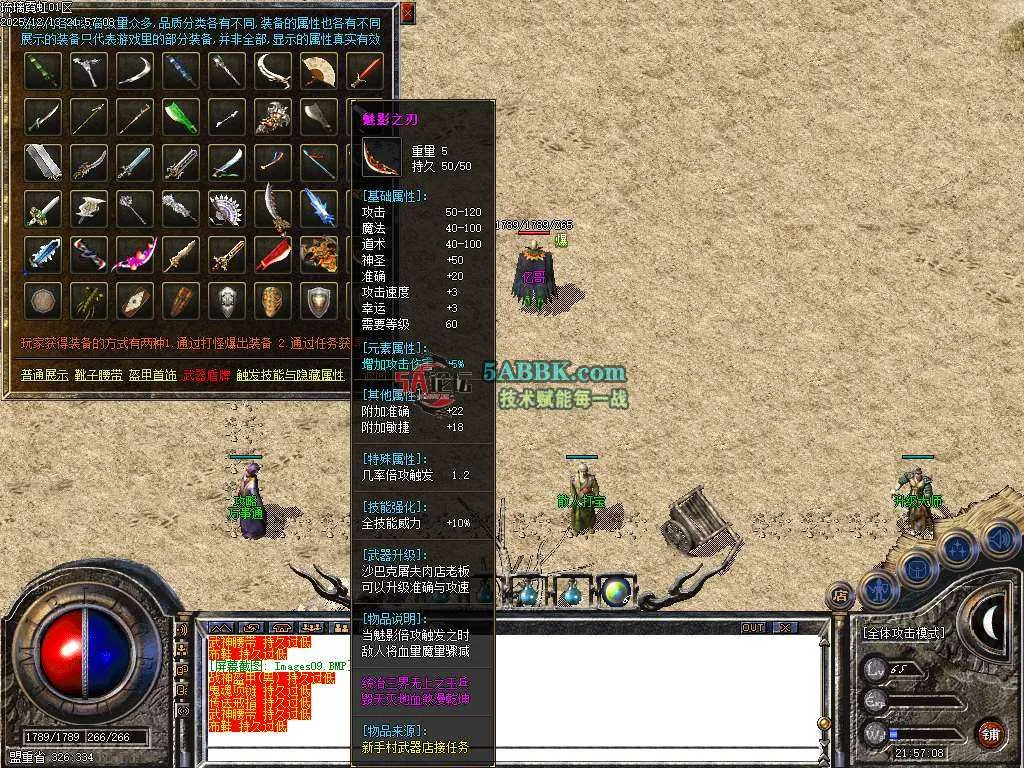Open the 店 shop button
The width and height of the screenshot is (1024, 768).
click(840, 597)
